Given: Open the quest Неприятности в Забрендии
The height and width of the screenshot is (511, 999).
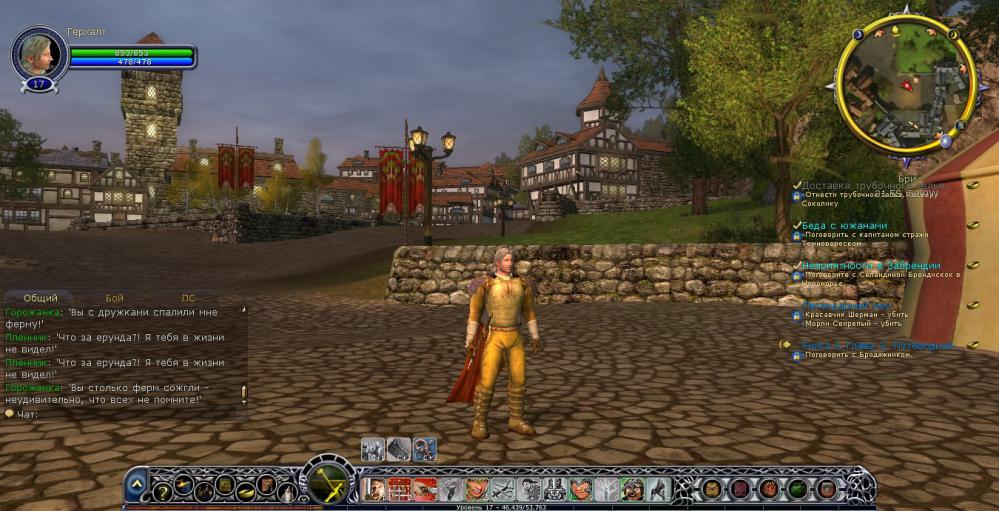Looking at the screenshot, I should pos(870,266).
